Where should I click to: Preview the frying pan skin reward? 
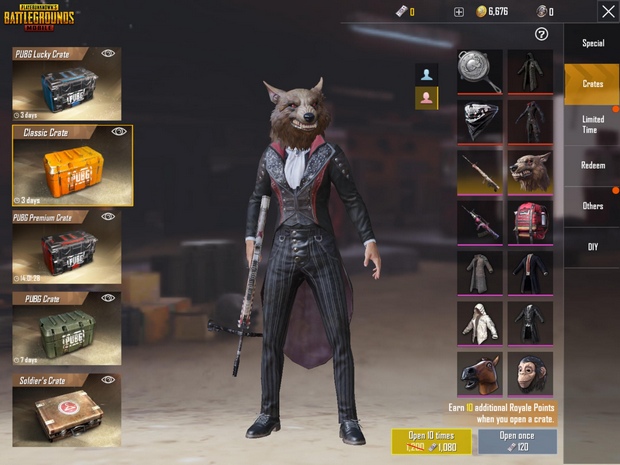pyautogui.click(x=480, y=71)
